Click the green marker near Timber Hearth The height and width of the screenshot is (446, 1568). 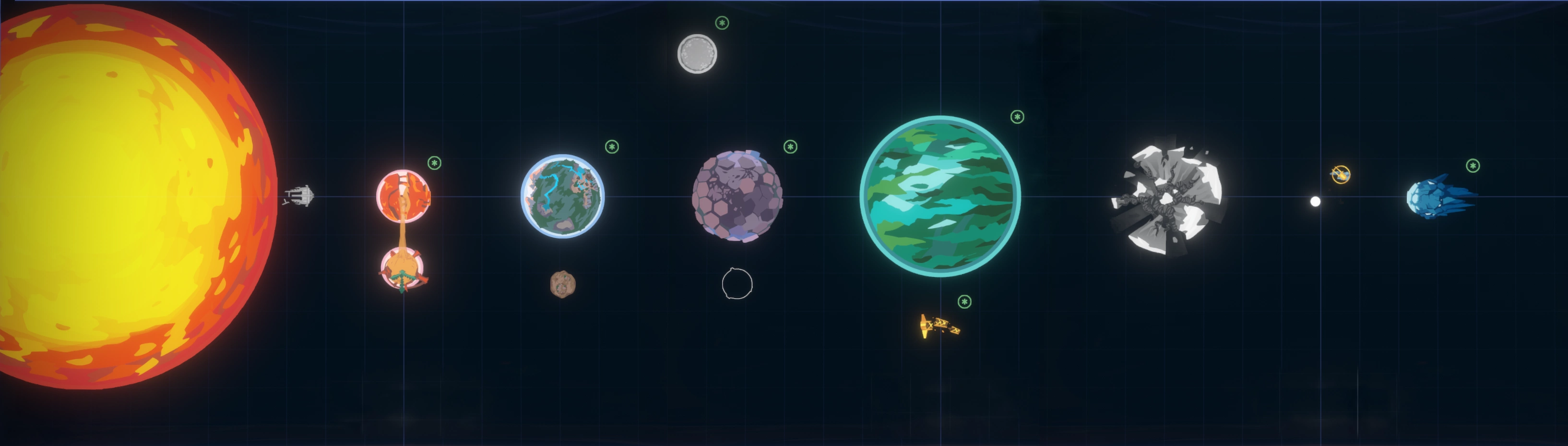click(x=612, y=147)
